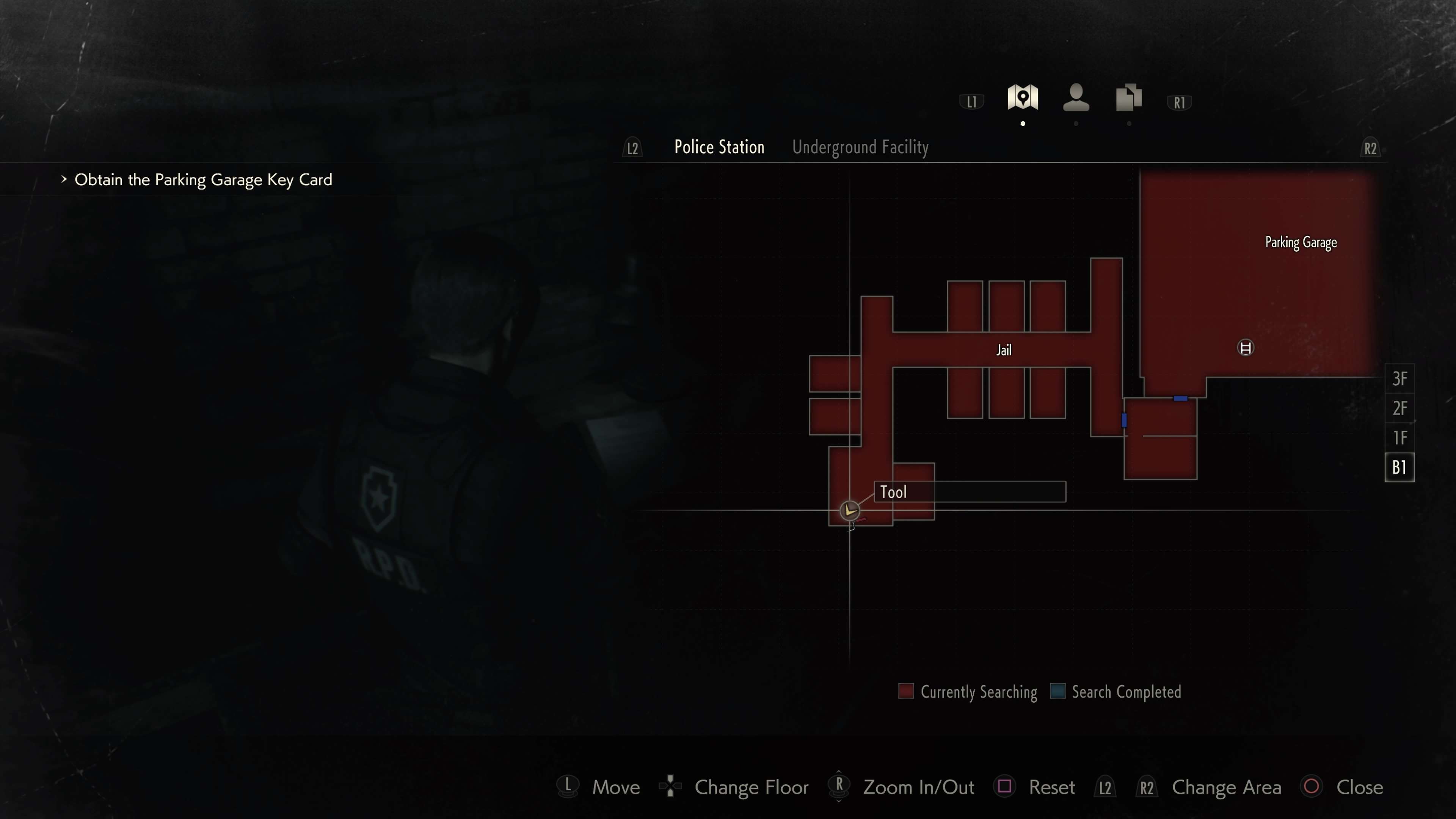The width and height of the screenshot is (1456, 819).
Task: Select the ladder icon in Parking Garage
Action: tap(1245, 348)
